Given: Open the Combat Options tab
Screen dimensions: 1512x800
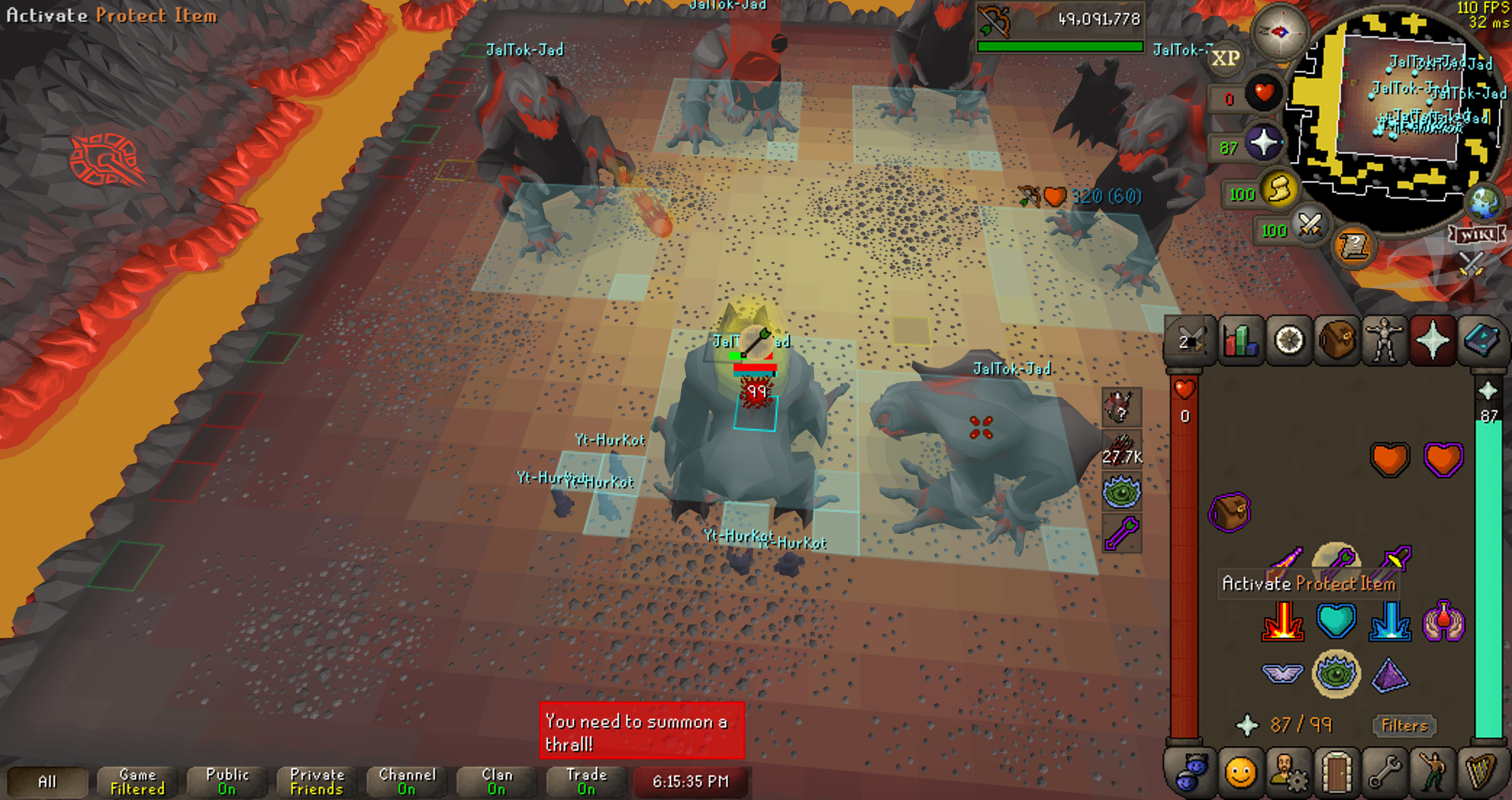Looking at the screenshot, I should pos(1190,341).
